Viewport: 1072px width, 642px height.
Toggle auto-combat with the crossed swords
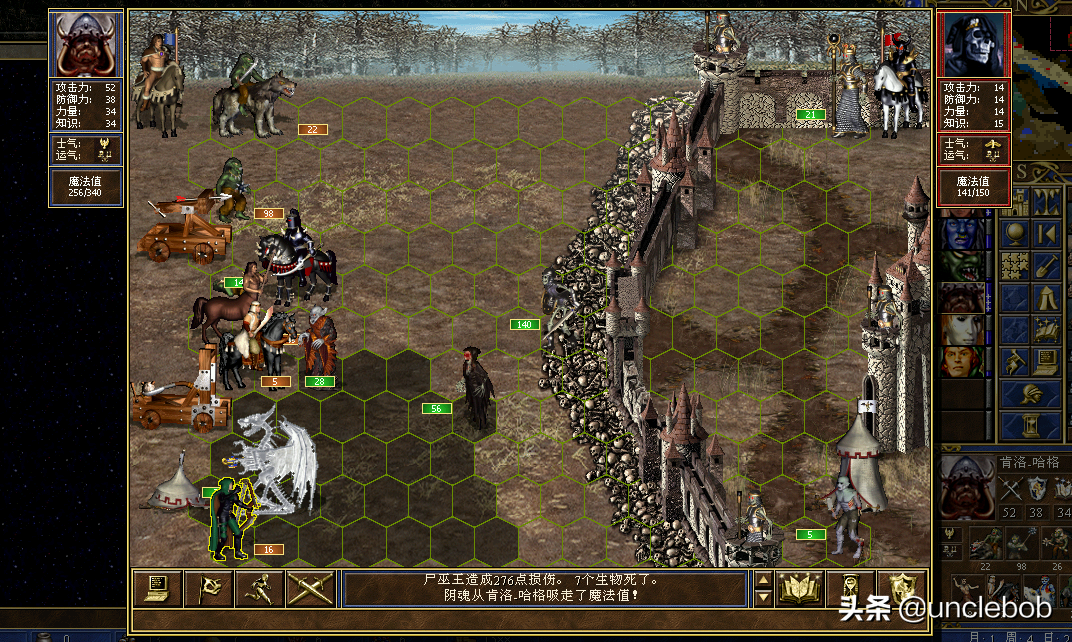coord(310,588)
